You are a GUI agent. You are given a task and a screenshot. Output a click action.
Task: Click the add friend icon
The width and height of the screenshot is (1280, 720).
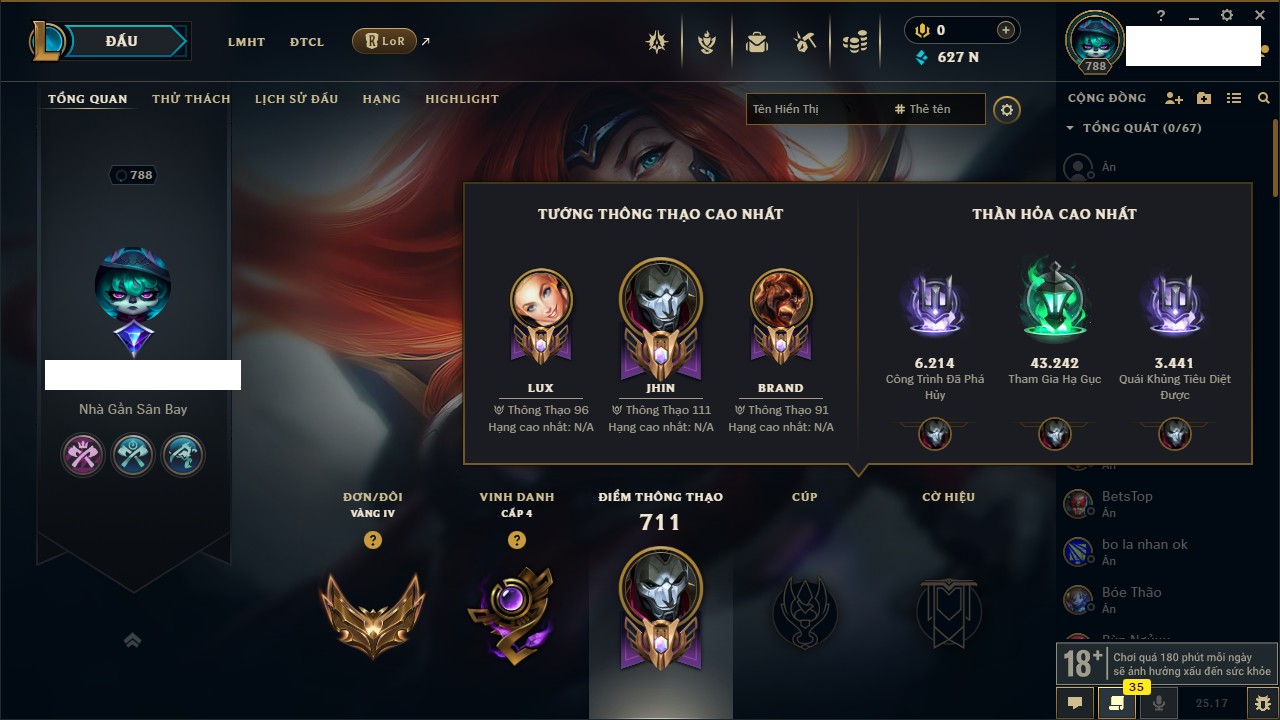point(1174,98)
